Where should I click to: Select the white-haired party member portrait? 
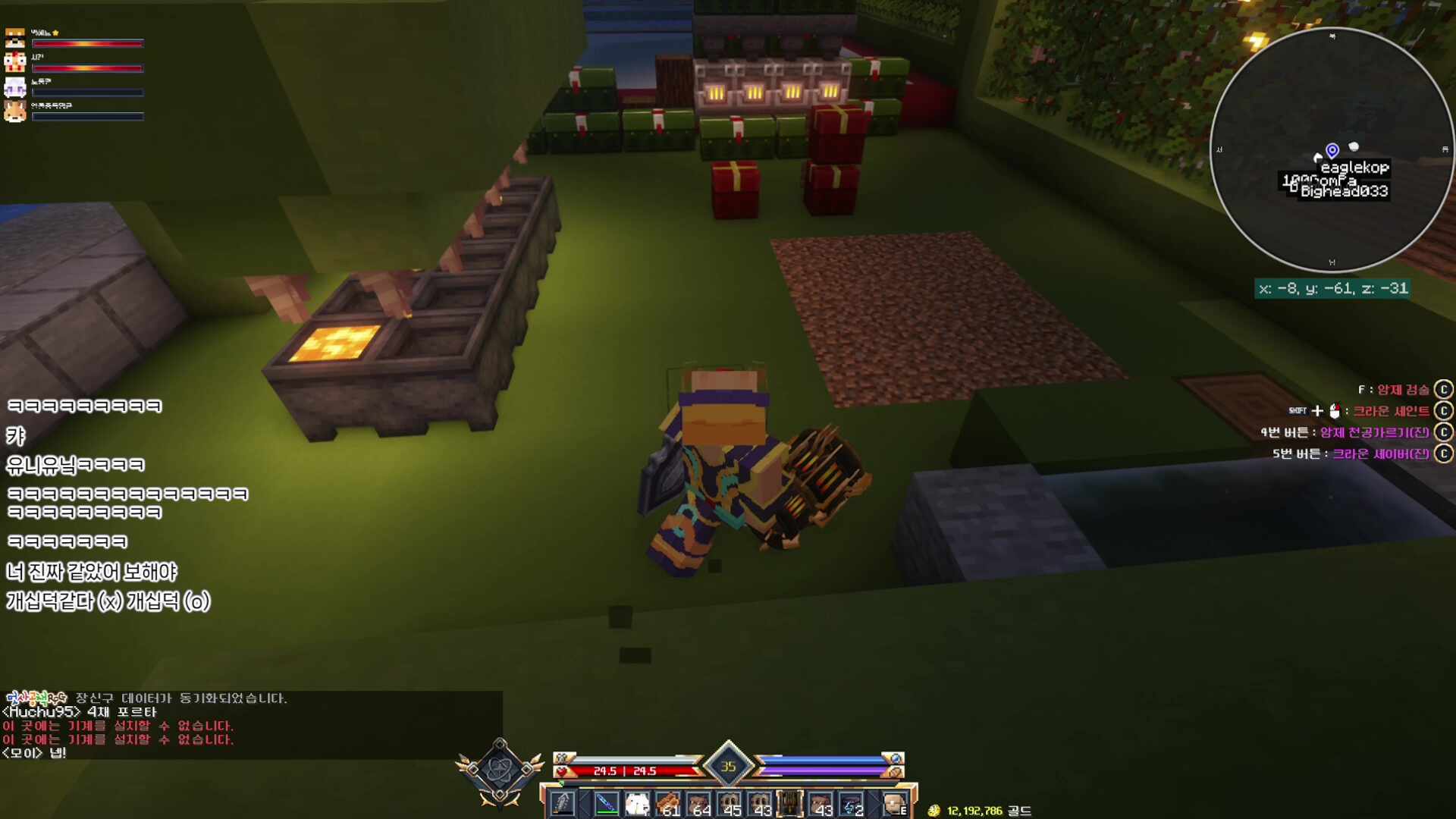pos(15,86)
